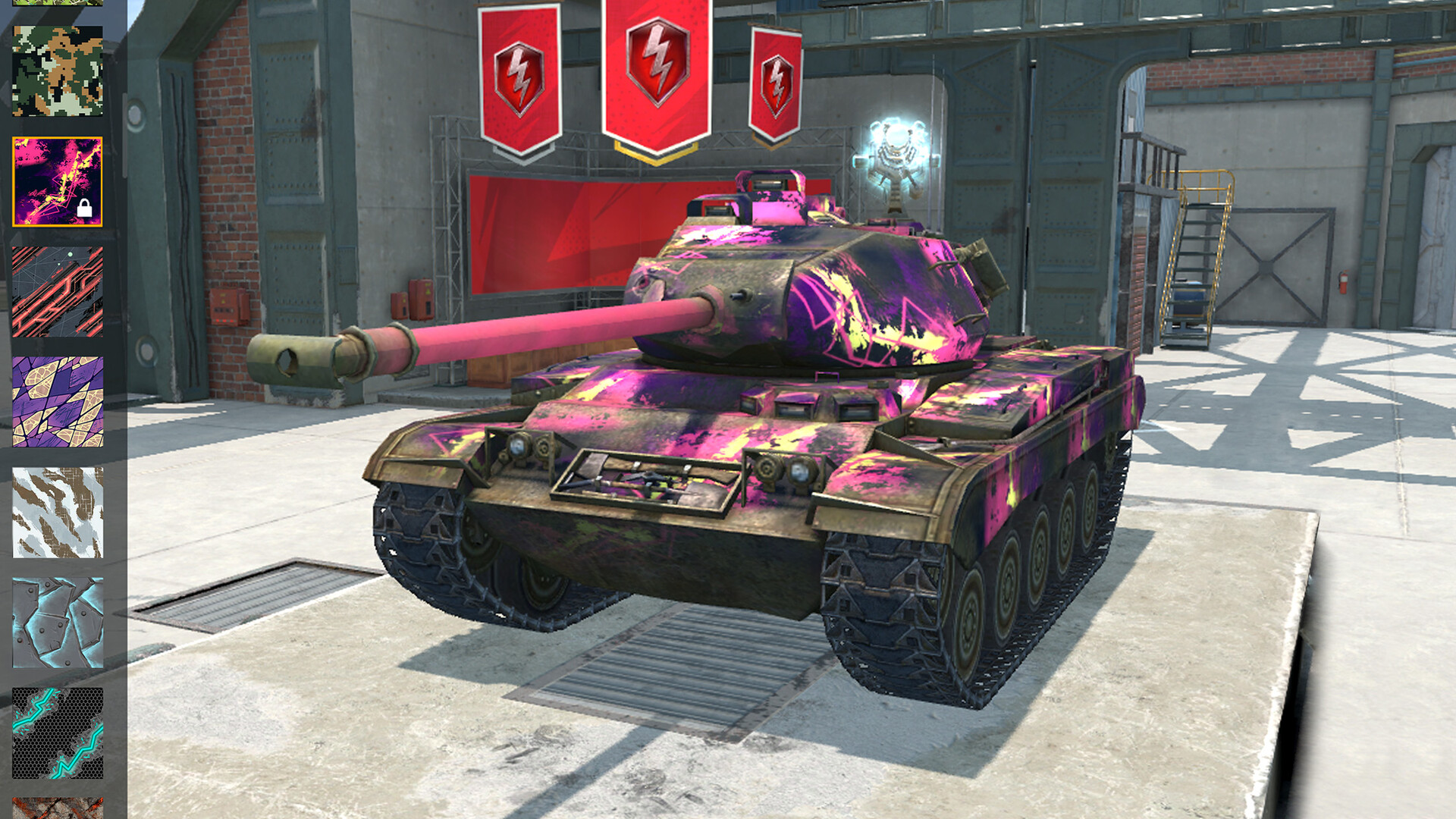
Task: Select the red circuit-board style camouflage
Action: coord(57,292)
